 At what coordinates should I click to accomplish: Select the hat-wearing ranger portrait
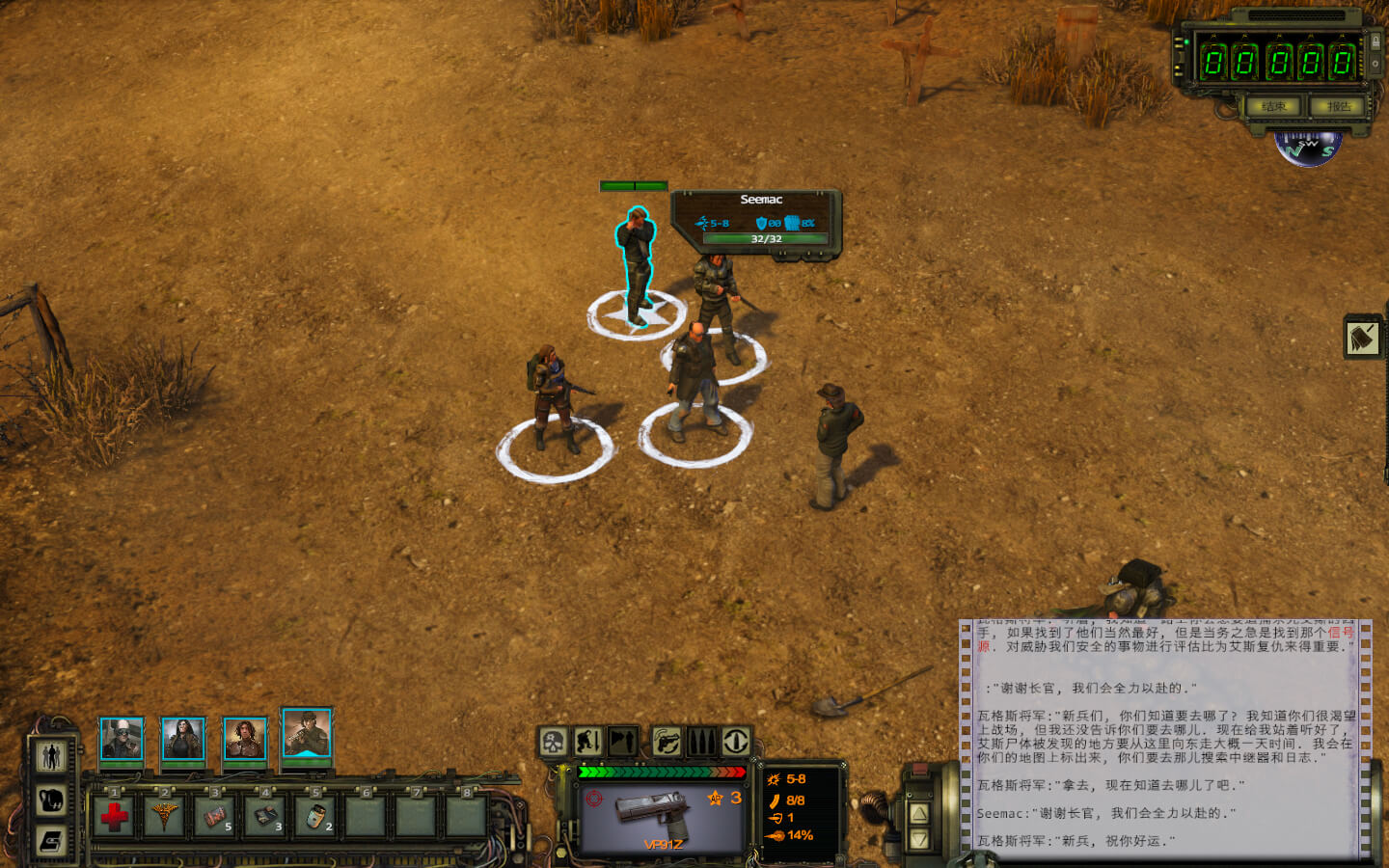coord(307,734)
